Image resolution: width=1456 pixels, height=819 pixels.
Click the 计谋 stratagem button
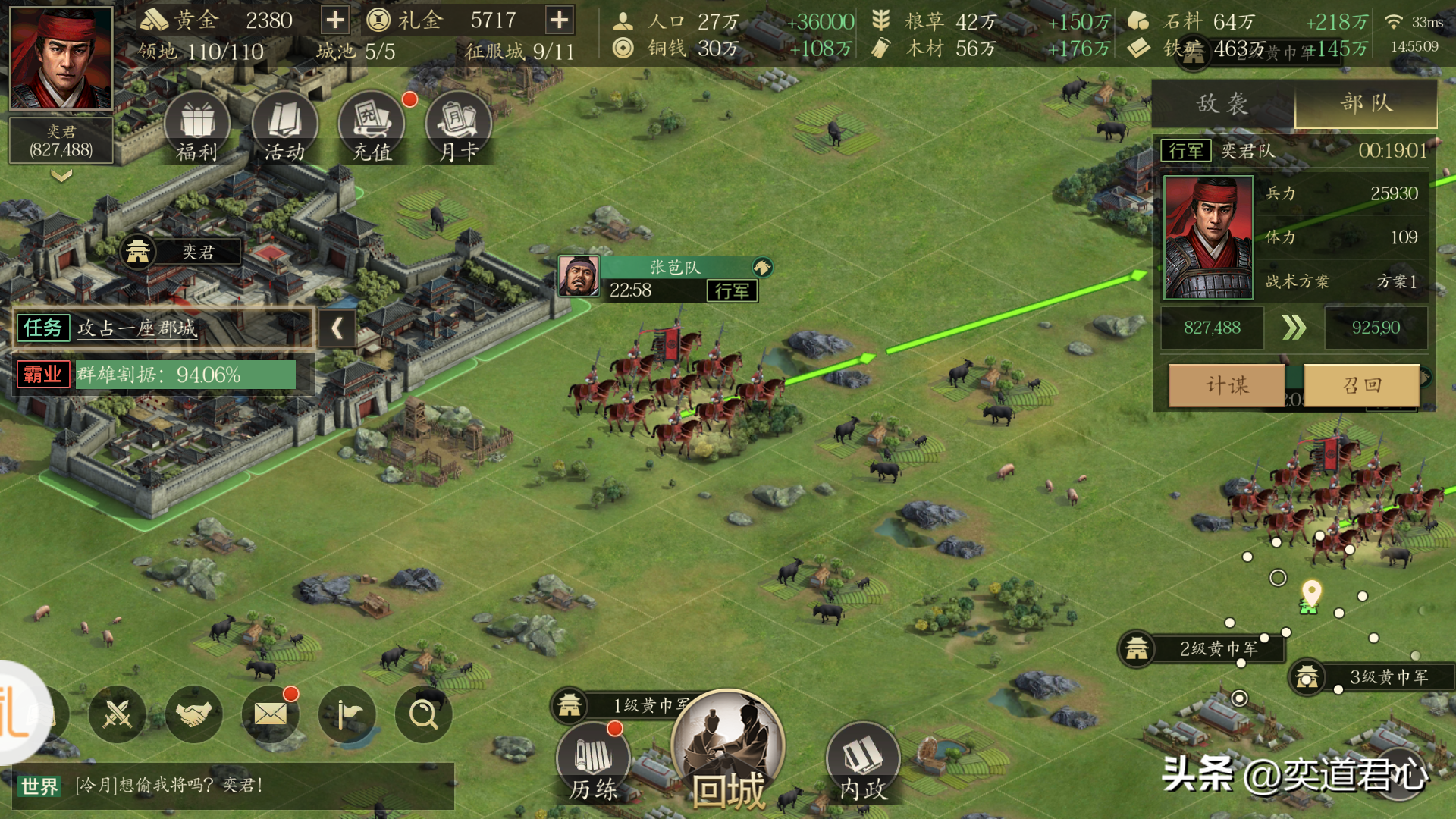(1227, 385)
